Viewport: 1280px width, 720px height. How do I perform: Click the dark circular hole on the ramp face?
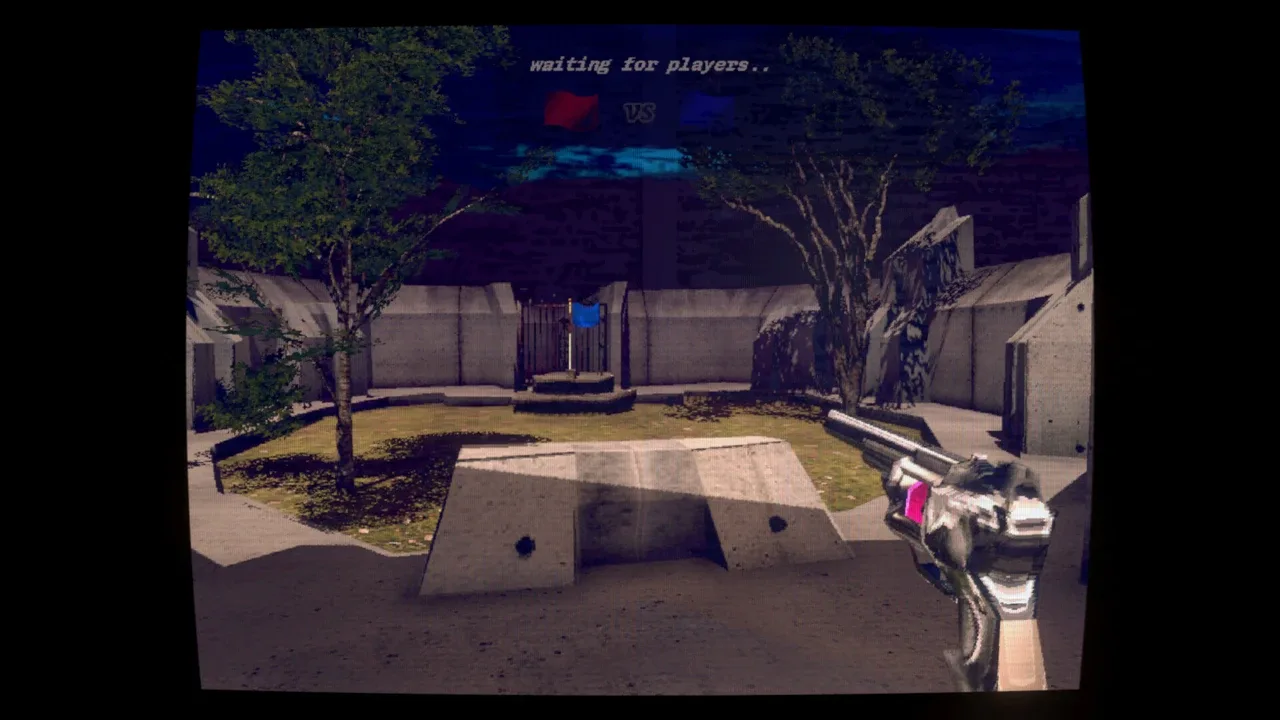point(523,547)
